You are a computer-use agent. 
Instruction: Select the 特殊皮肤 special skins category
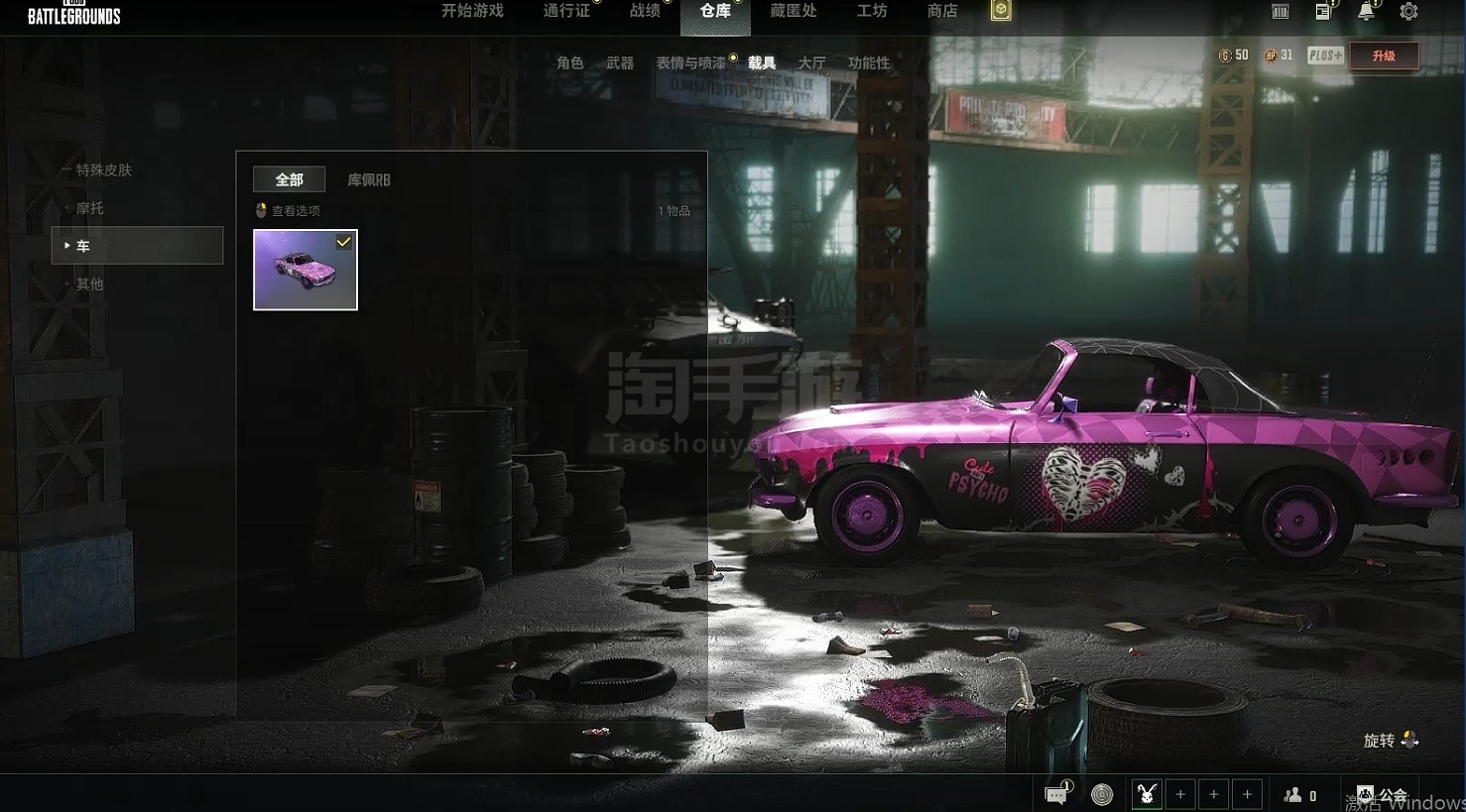(x=103, y=170)
